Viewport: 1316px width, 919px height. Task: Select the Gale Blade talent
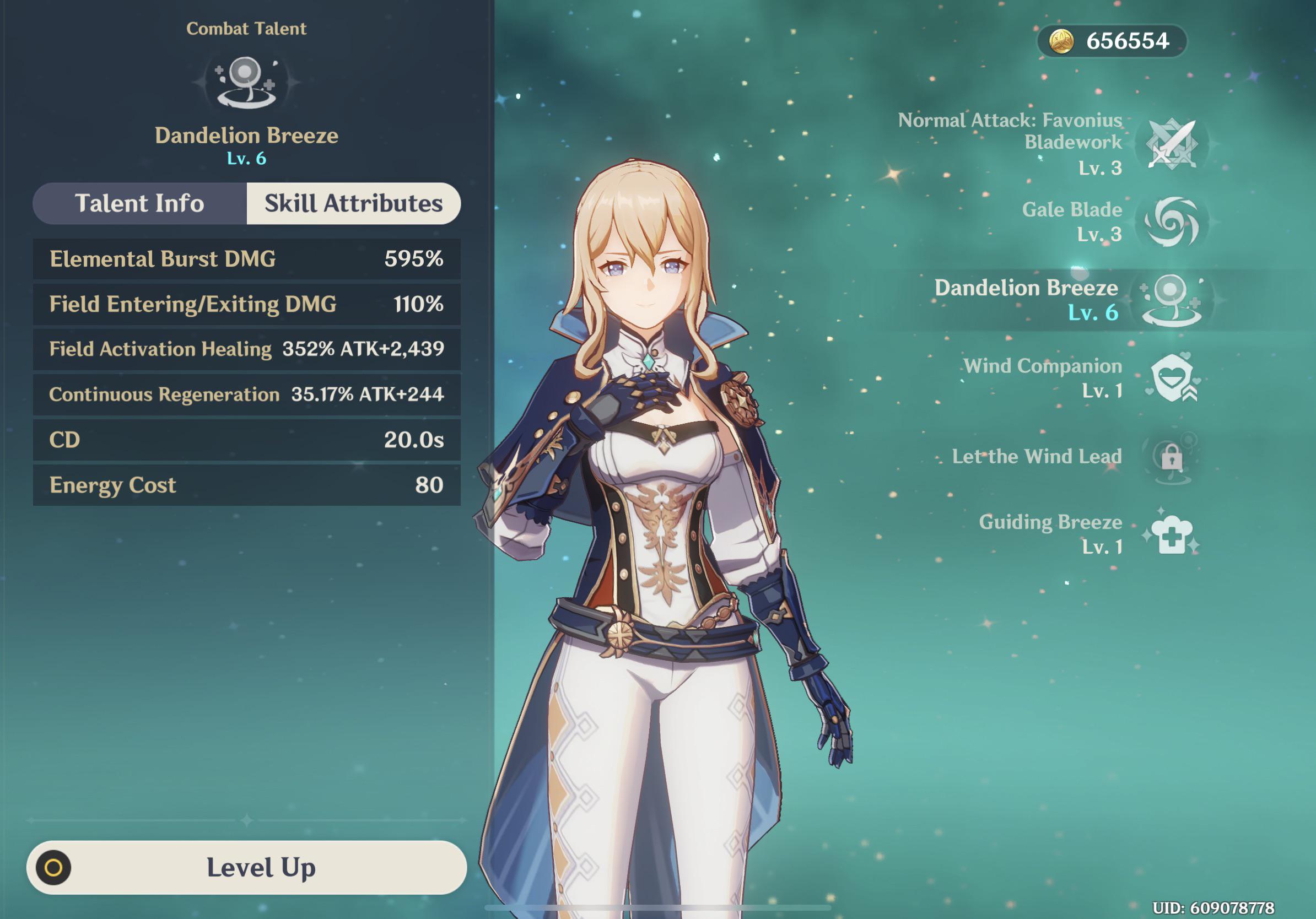point(1172,222)
